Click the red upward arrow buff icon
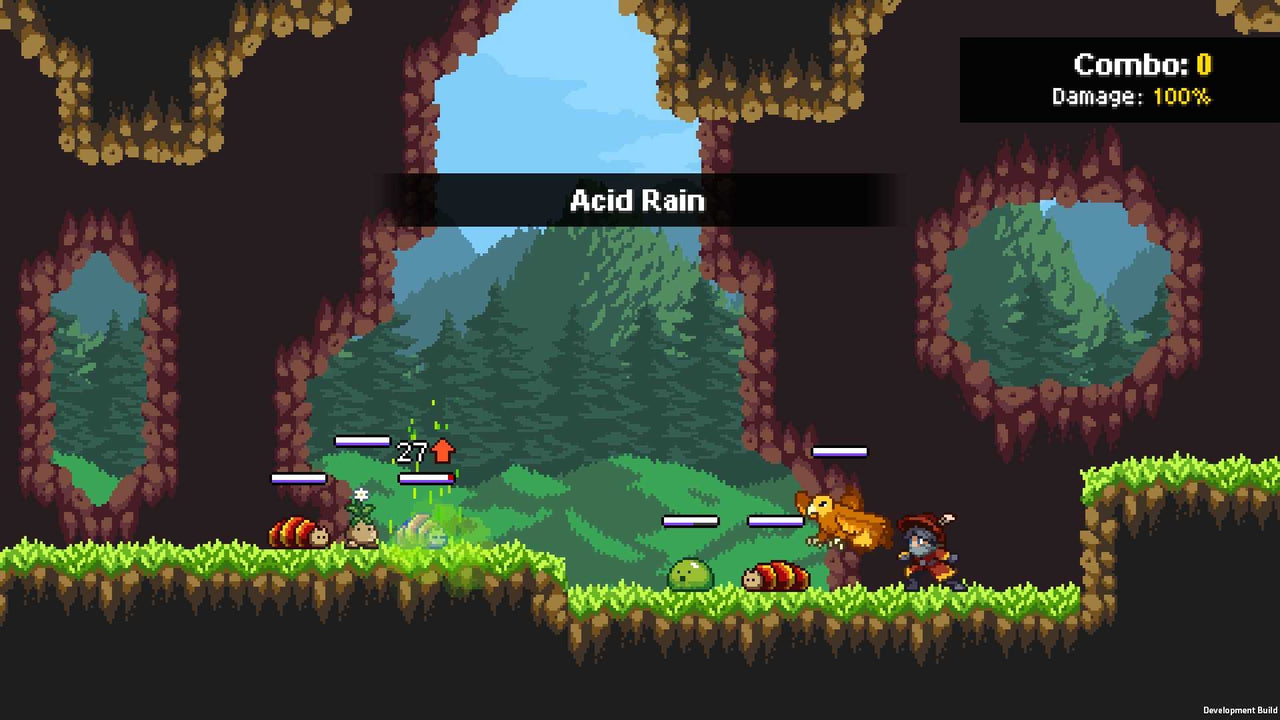The height and width of the screenshot is (720, 1280). point(443,449)
